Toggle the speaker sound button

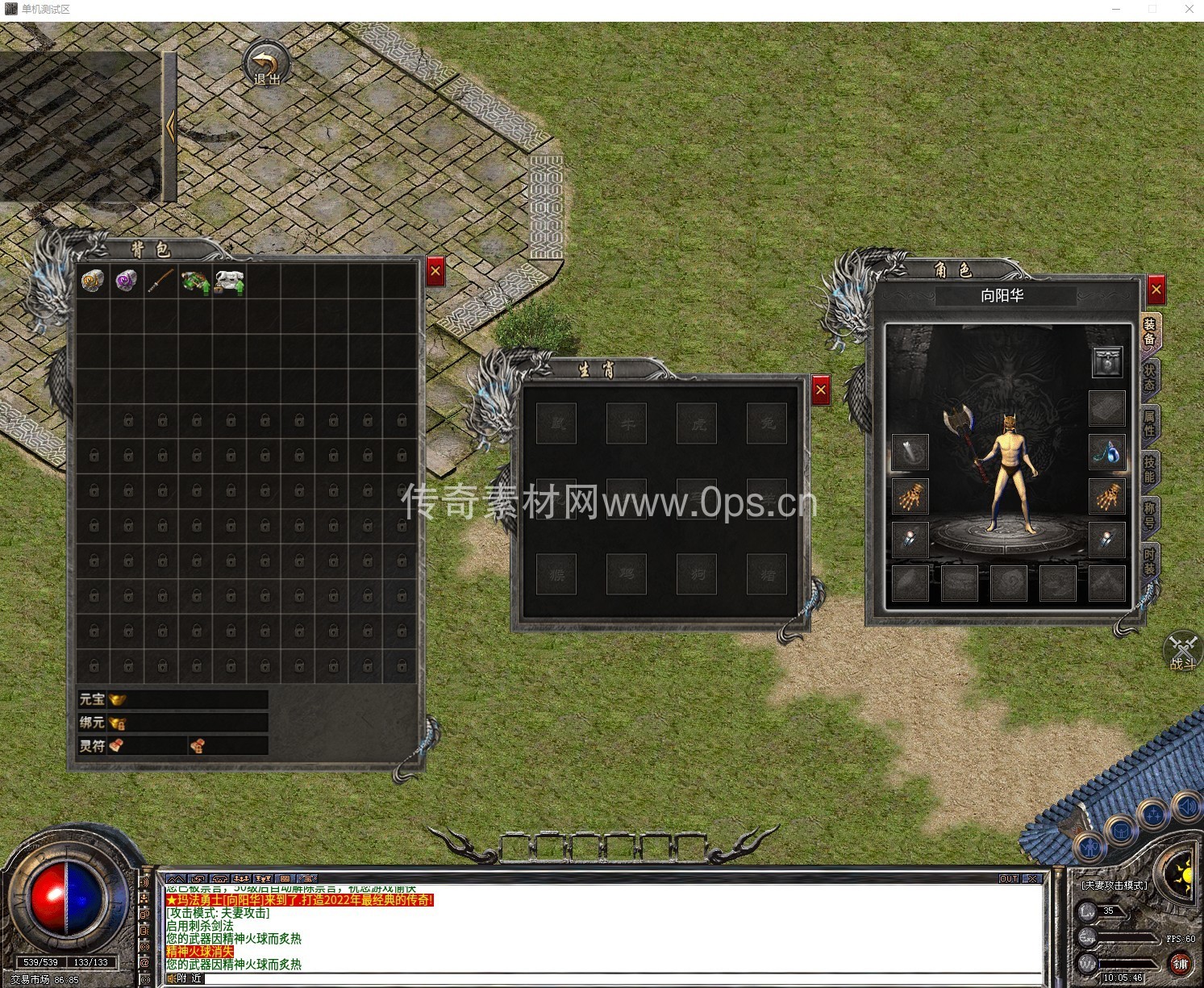[x=1187, y=805]
